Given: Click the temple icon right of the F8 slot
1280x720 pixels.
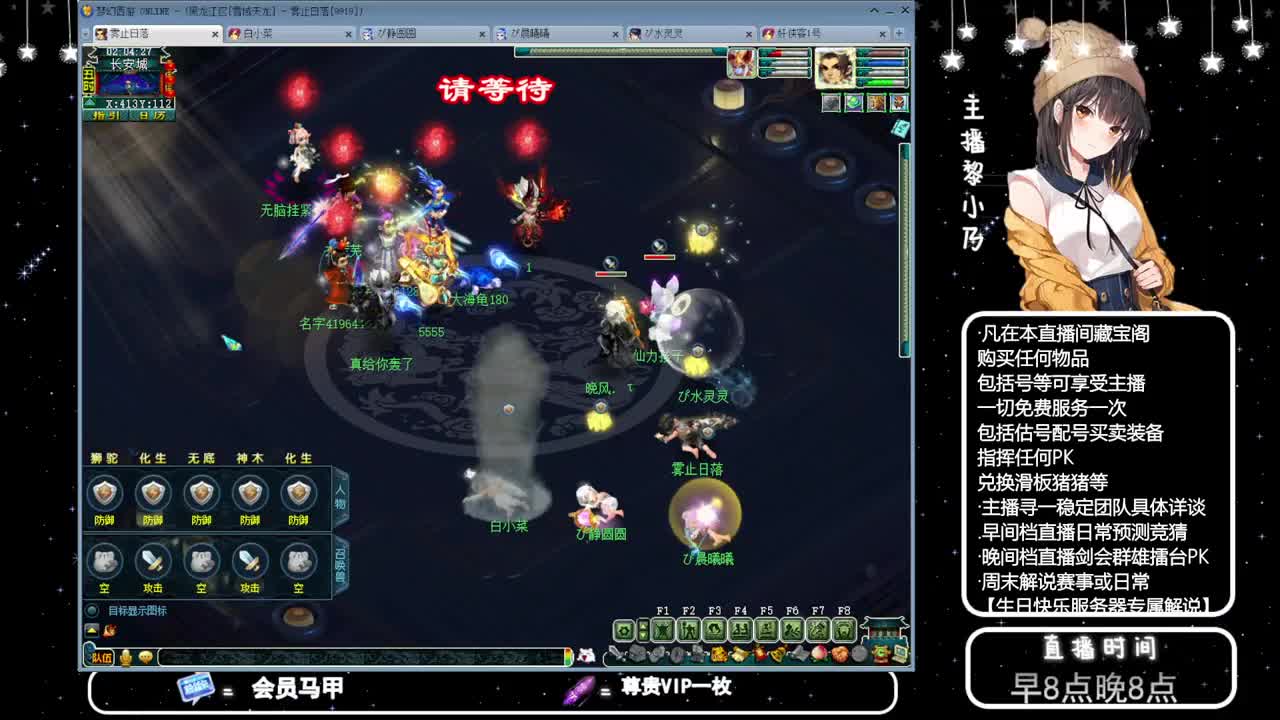Looking at the screenshot, I should (882, 628).
